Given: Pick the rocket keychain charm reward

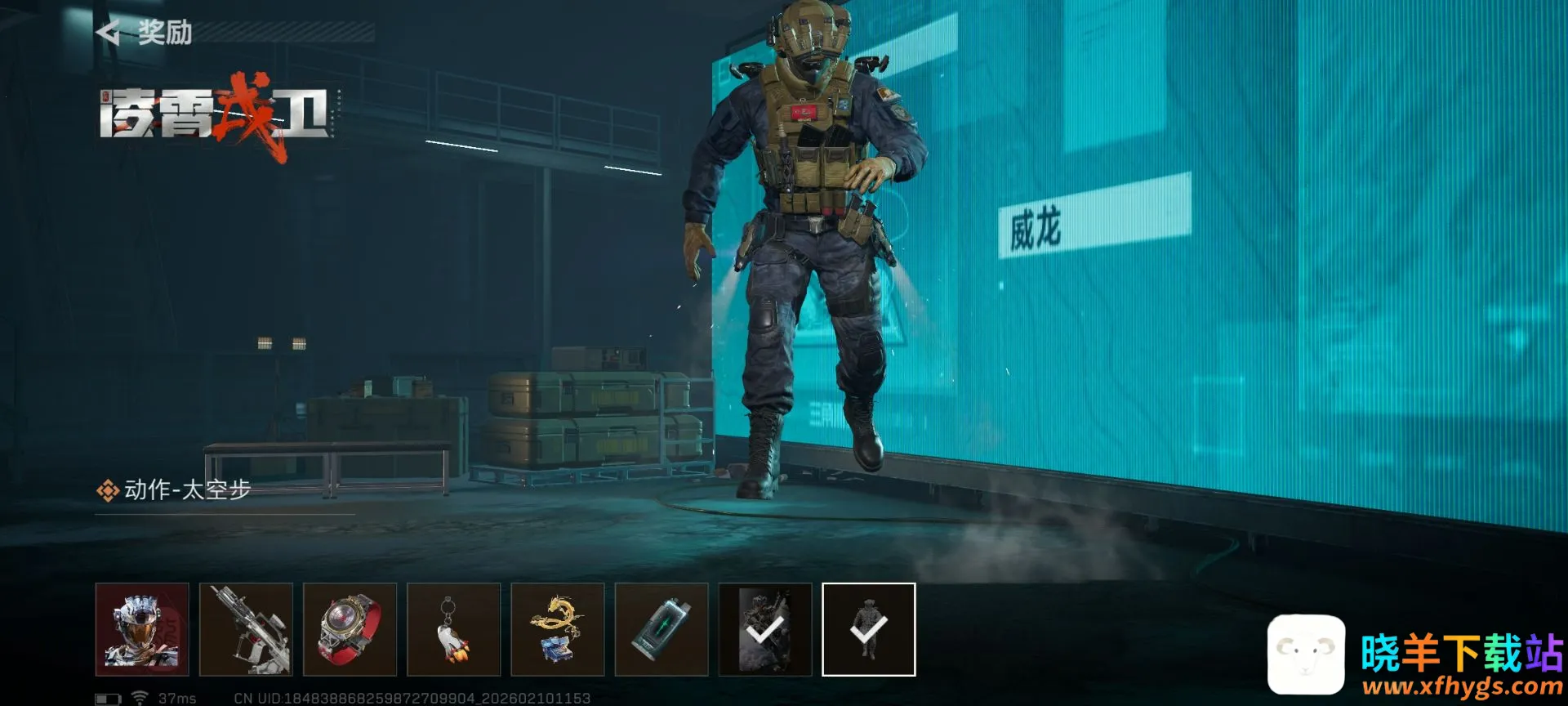Looking at the screenshot, I should (x=453, y=629).
